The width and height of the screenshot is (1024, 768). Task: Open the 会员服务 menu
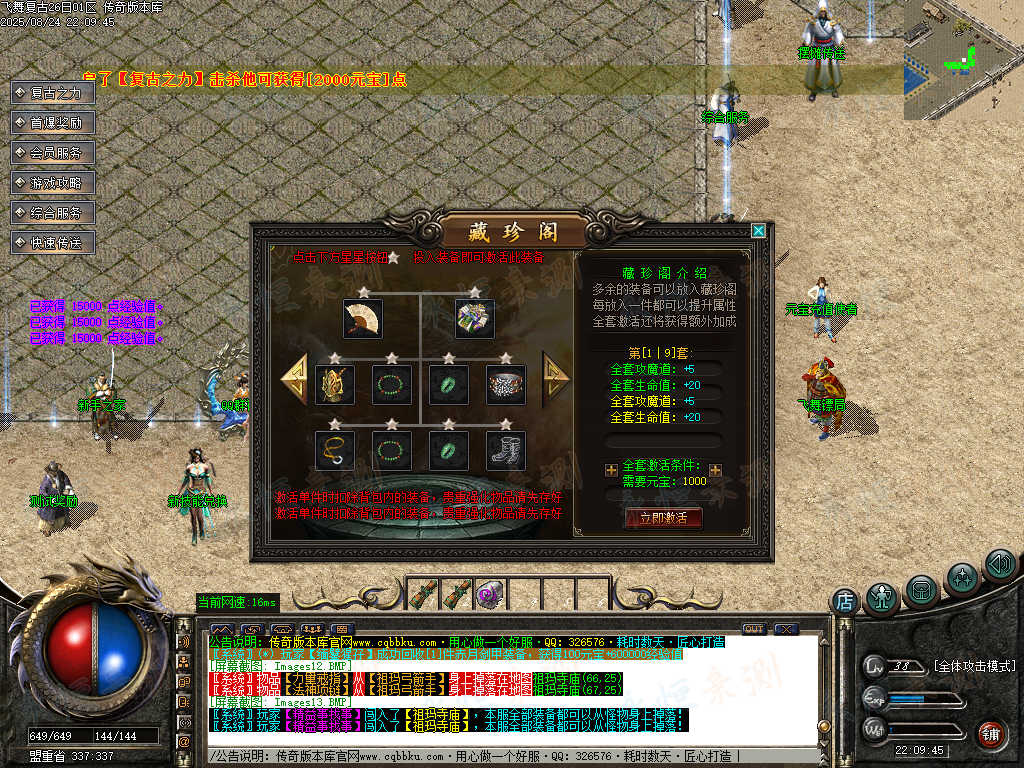click(x=53, y=153)
